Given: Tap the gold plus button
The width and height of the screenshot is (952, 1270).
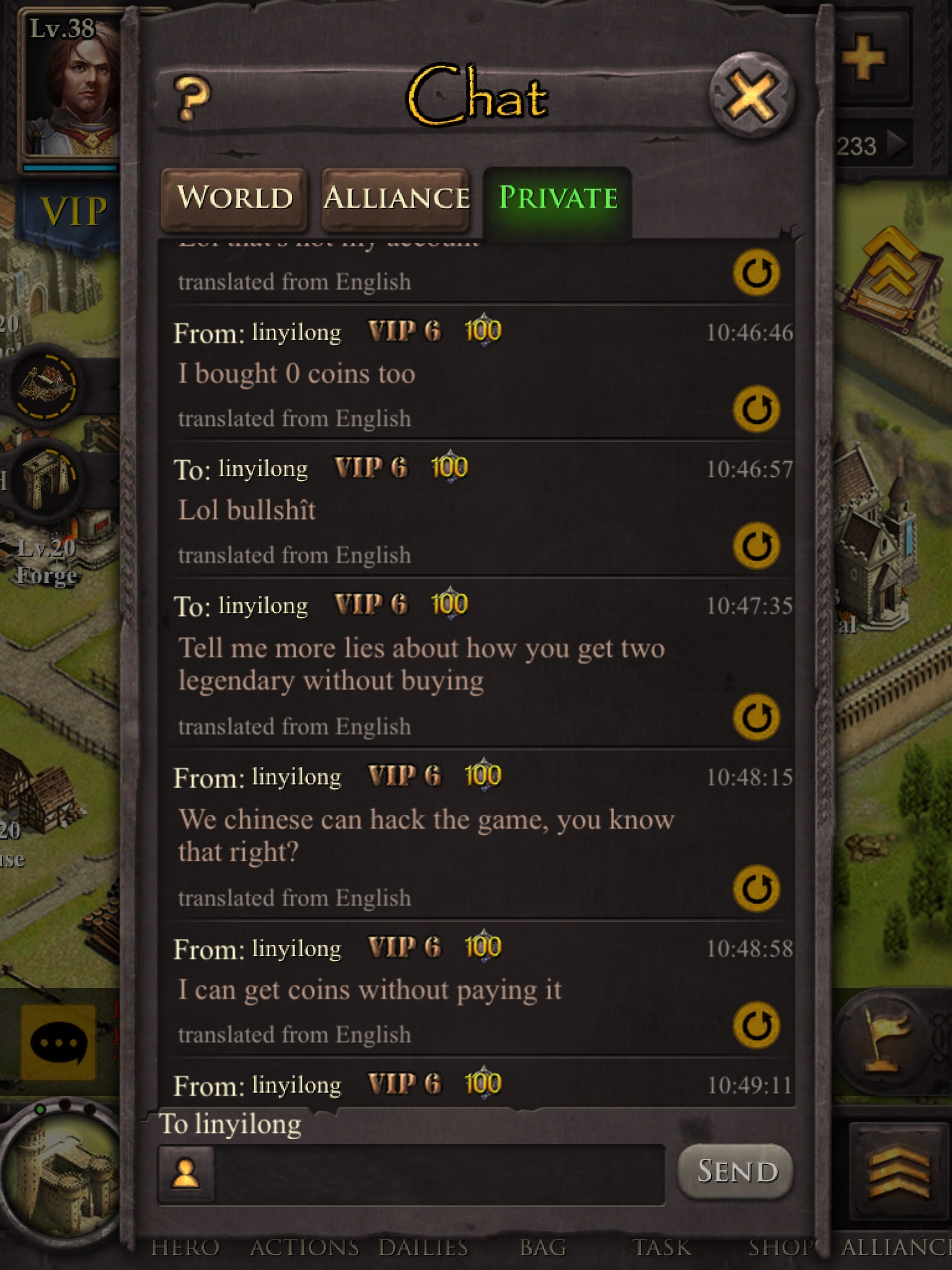Looking at the screenshot, I should pos(863,59).
